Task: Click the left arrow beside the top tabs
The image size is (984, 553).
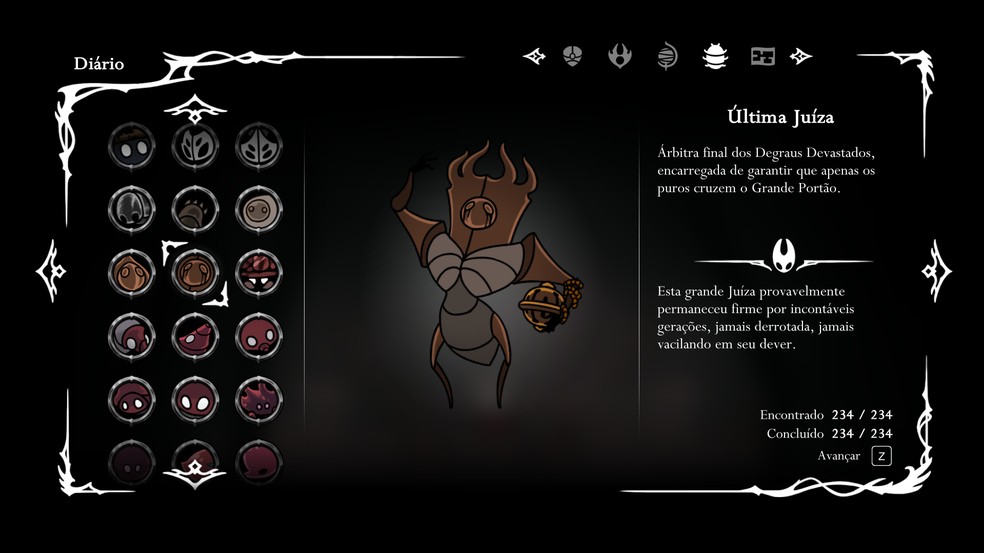Action: pos(534,56)
